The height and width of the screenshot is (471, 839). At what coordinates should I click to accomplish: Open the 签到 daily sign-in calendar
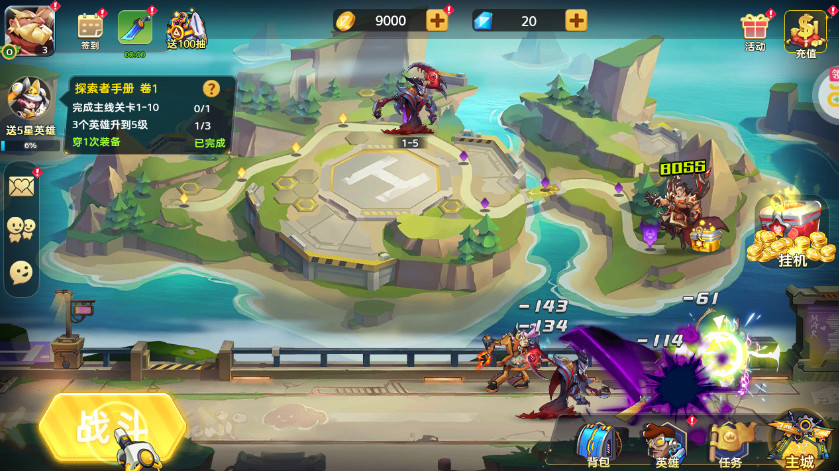[x=91, y=29]
